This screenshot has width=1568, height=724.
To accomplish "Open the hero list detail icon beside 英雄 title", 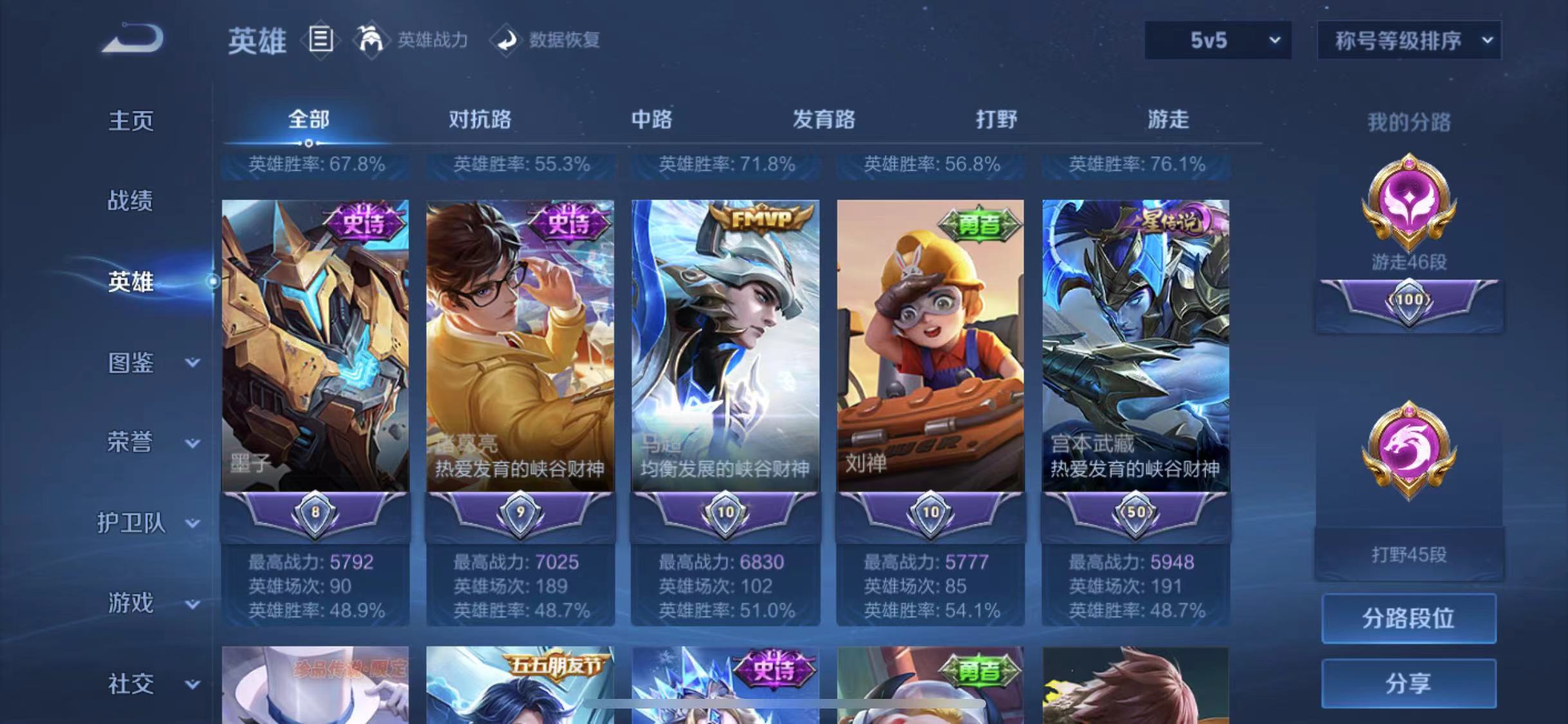I will (x=321, y=40).
